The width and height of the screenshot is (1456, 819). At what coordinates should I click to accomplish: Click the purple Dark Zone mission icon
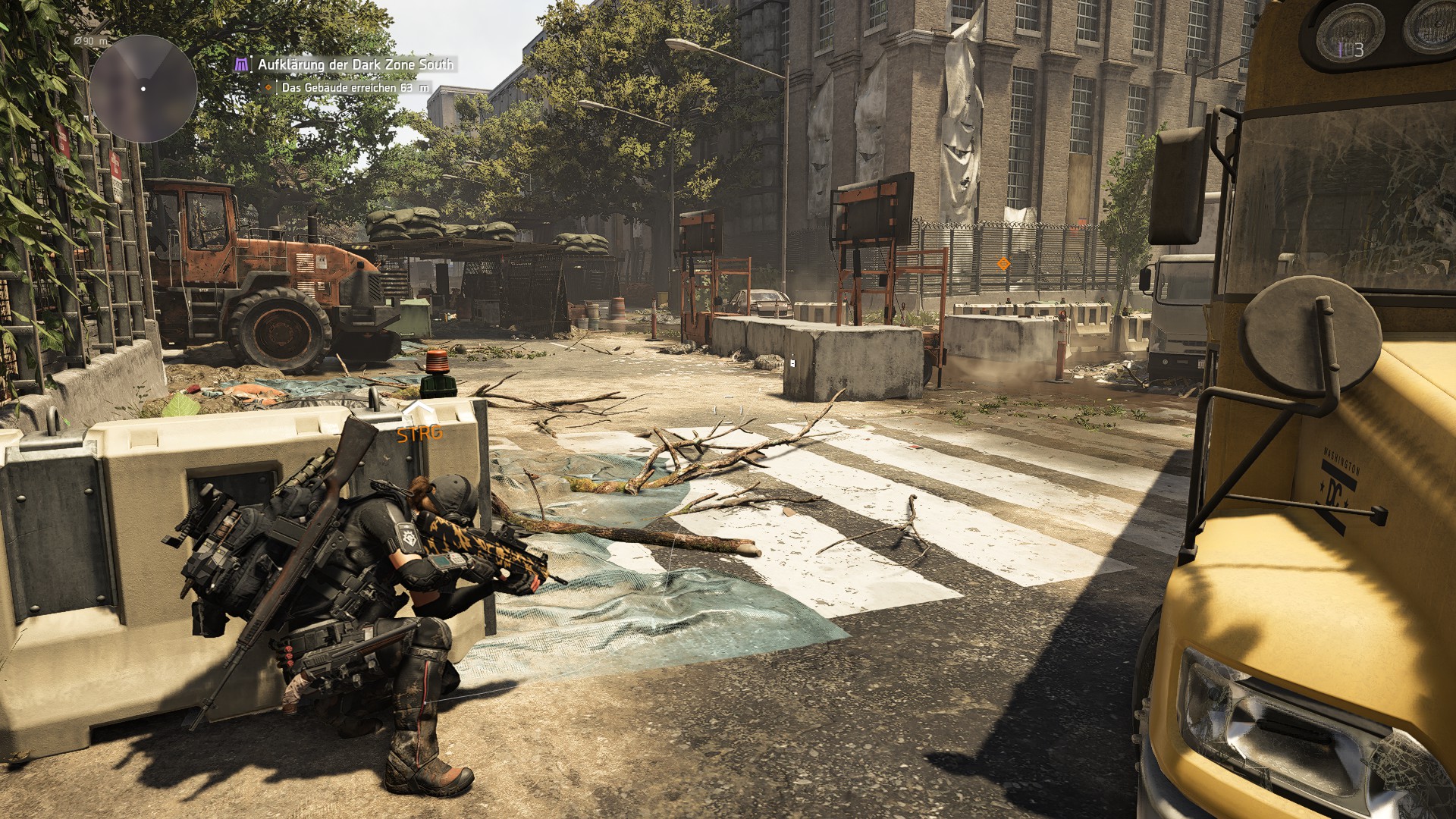pos(240,65)
